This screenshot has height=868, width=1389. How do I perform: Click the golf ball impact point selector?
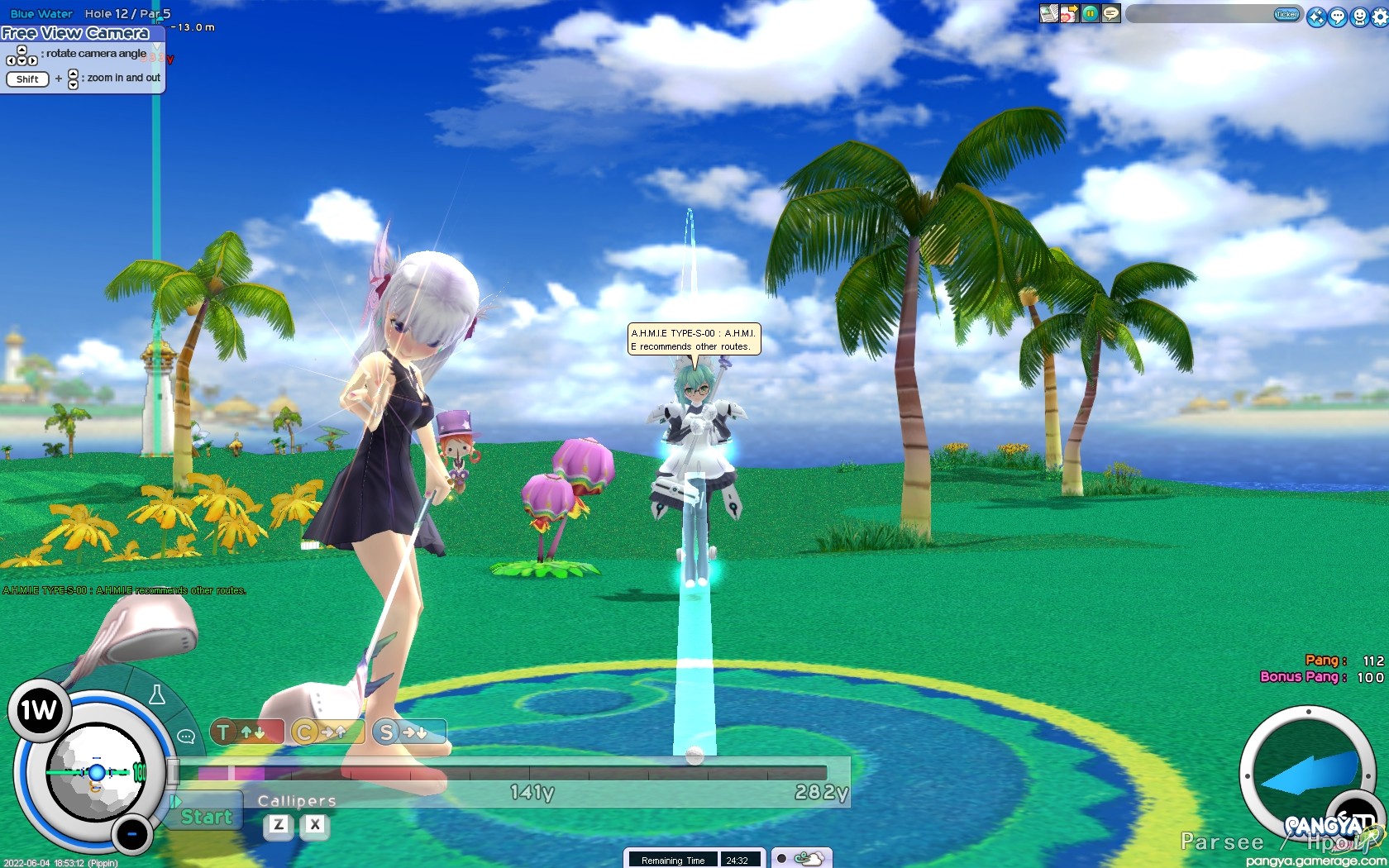[x=96, y=773]
